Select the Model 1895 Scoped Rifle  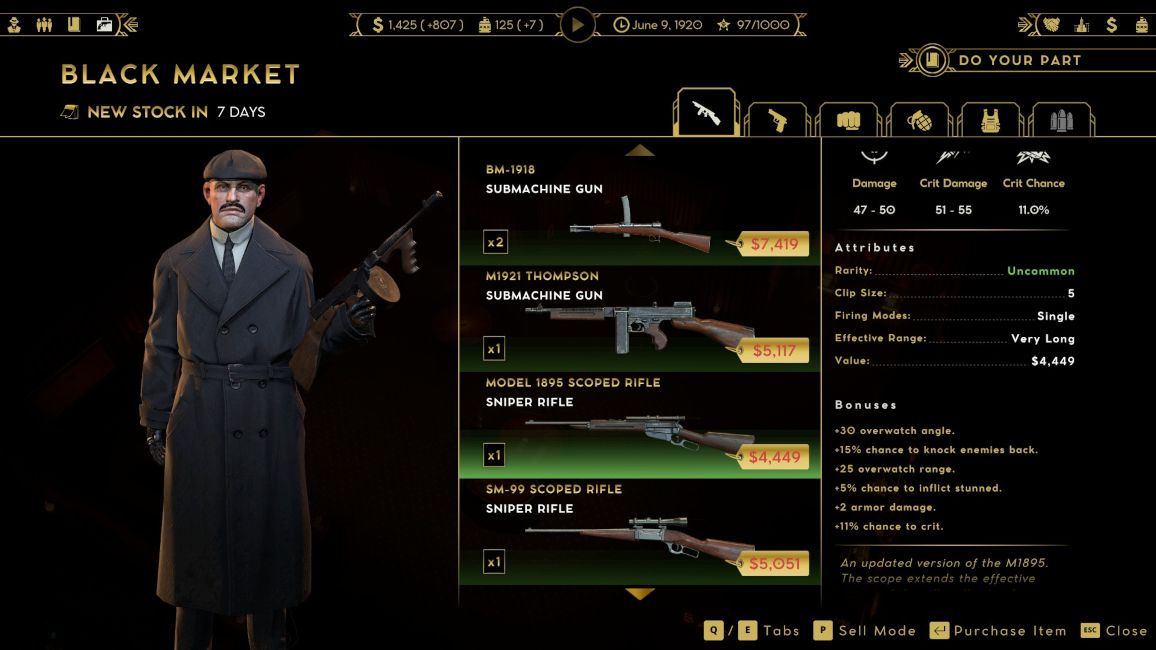[x=639, y=423]
